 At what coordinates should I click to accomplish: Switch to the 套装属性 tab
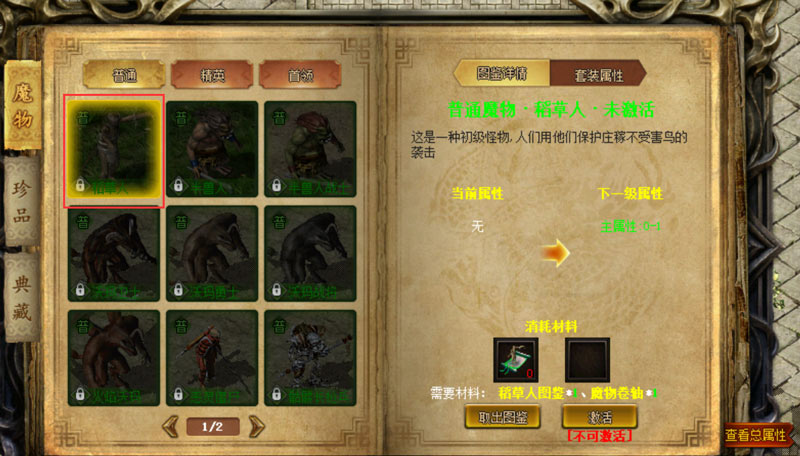click(x=598, y=74)
